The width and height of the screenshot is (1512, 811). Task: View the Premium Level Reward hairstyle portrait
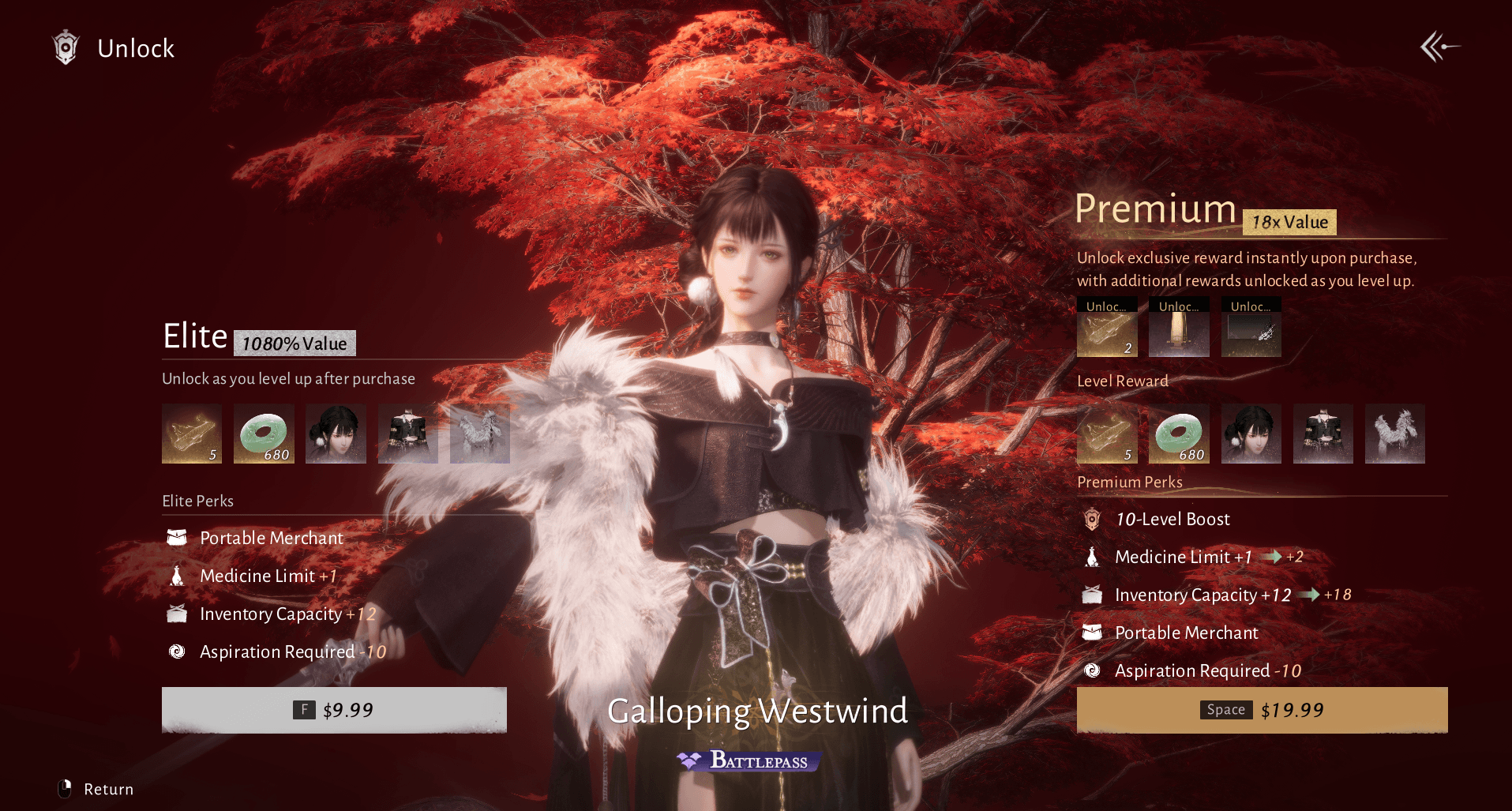tap(1251, 434)
